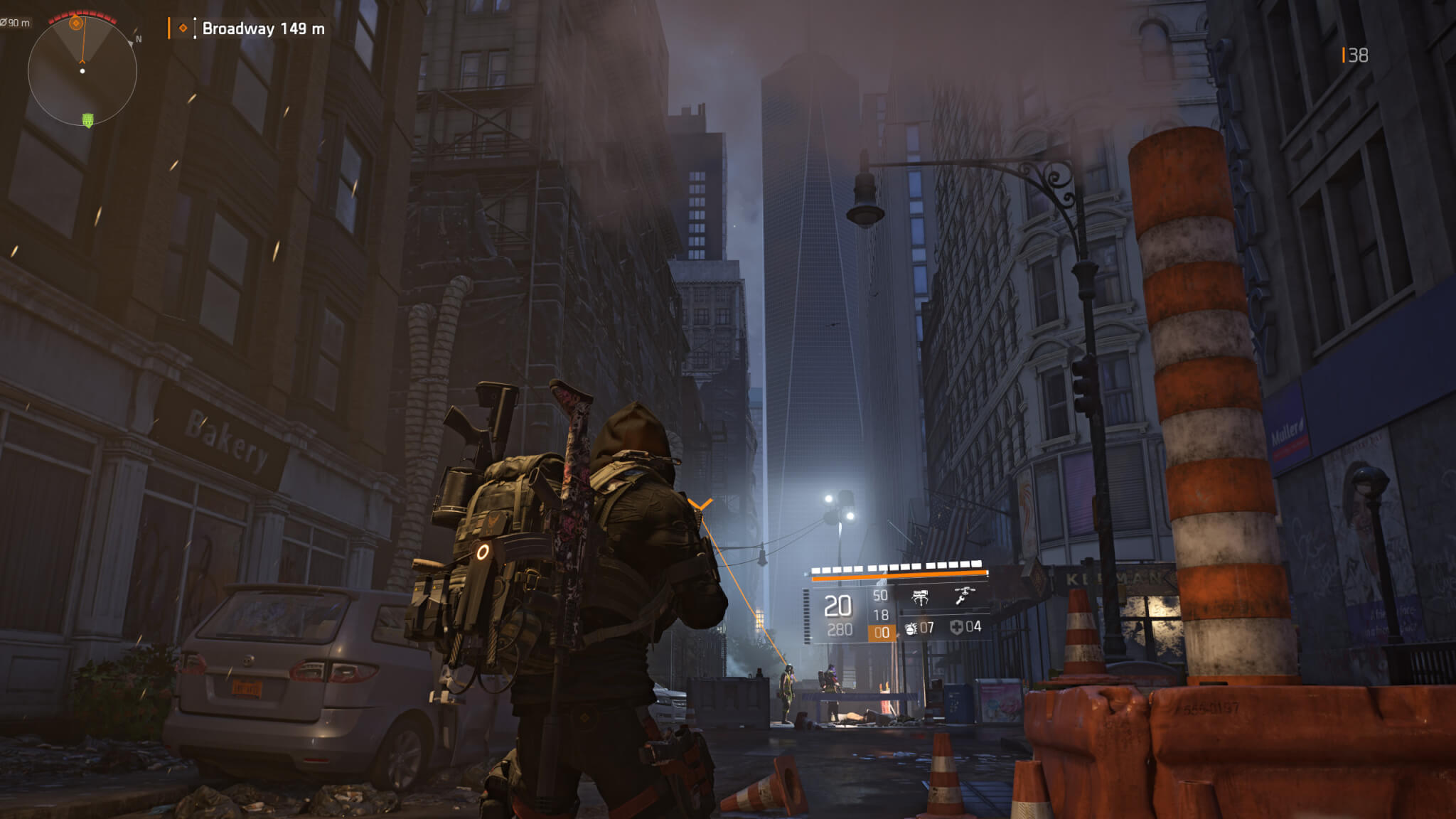
Task: Select the green safe house minimap marker
Action: coord(88,120)
